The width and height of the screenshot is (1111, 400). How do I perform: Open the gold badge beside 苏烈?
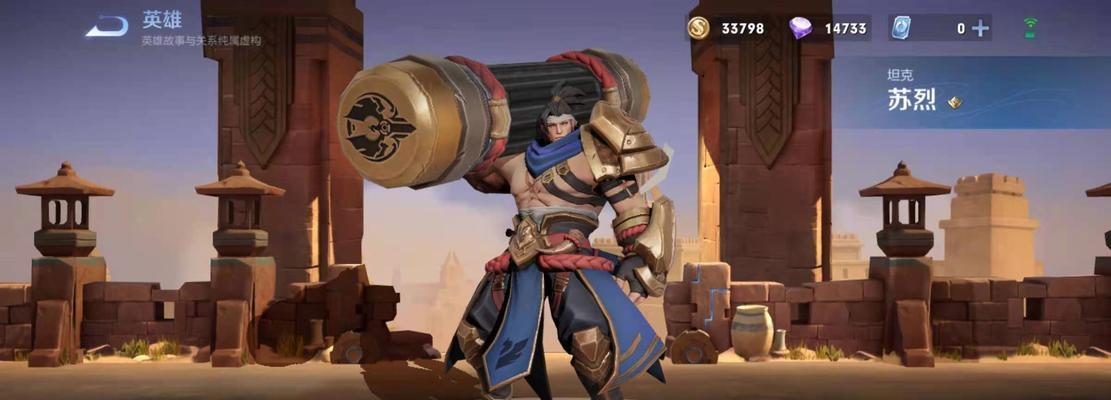(x=955, y=102)
